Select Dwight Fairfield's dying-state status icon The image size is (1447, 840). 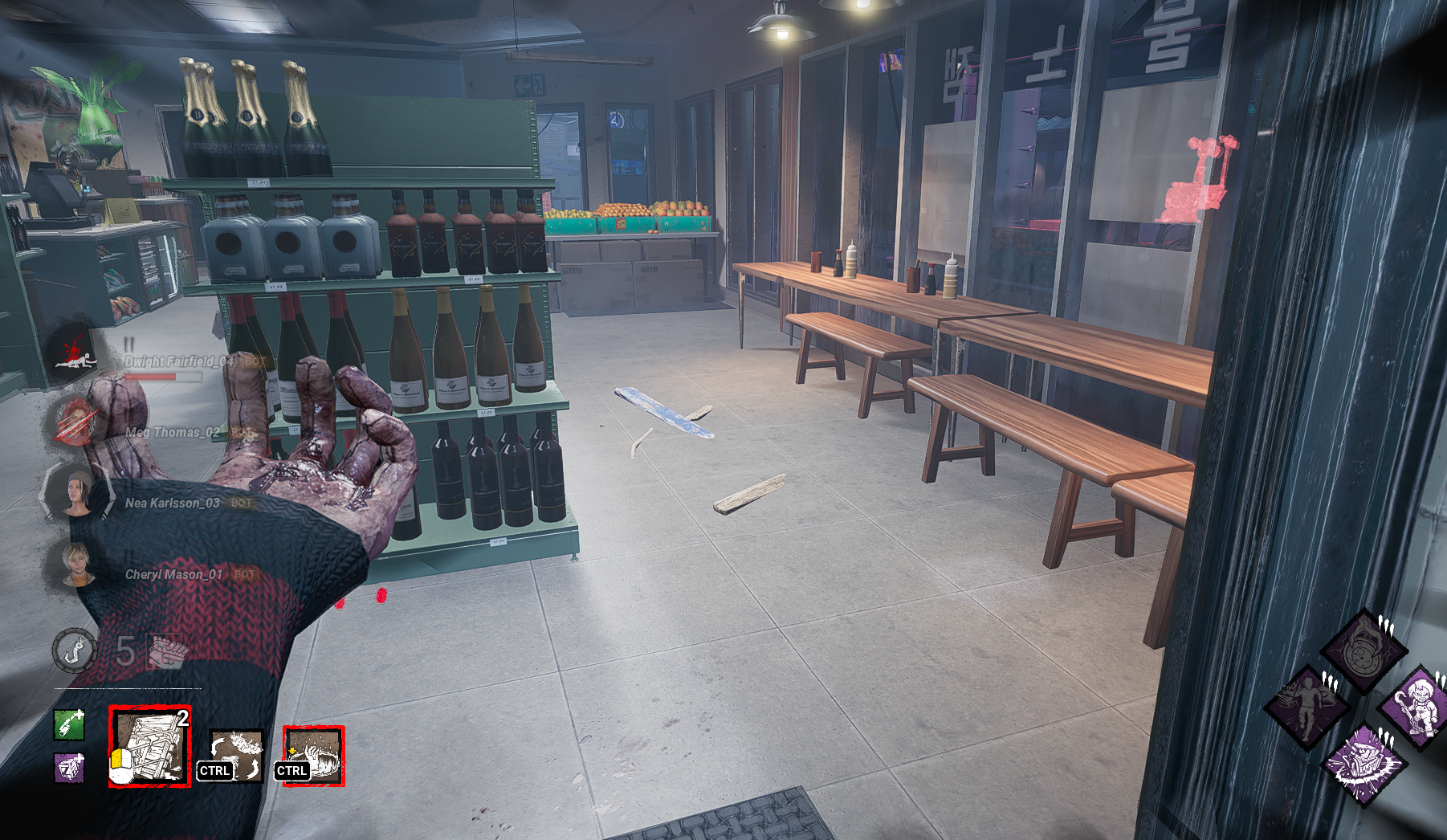coord(75,354)
